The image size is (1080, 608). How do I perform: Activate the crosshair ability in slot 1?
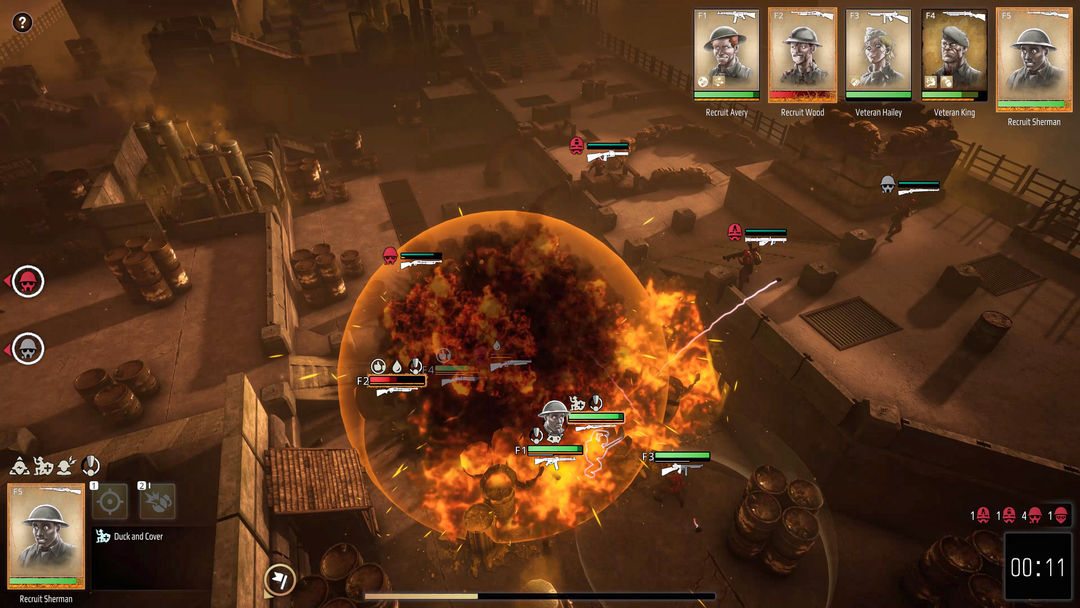point(110,501)
